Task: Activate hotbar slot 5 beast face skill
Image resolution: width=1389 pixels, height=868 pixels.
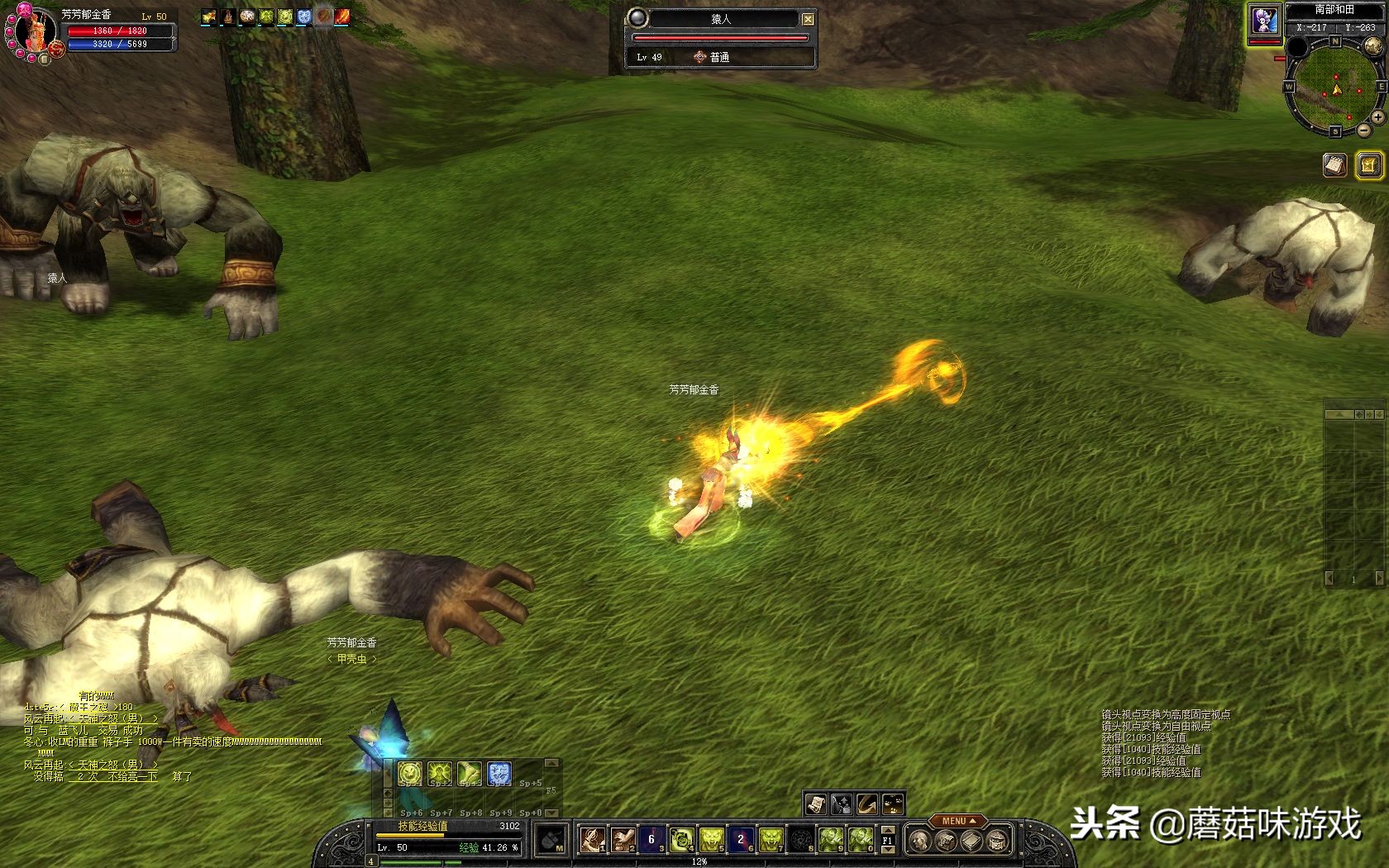Action: 711,840
